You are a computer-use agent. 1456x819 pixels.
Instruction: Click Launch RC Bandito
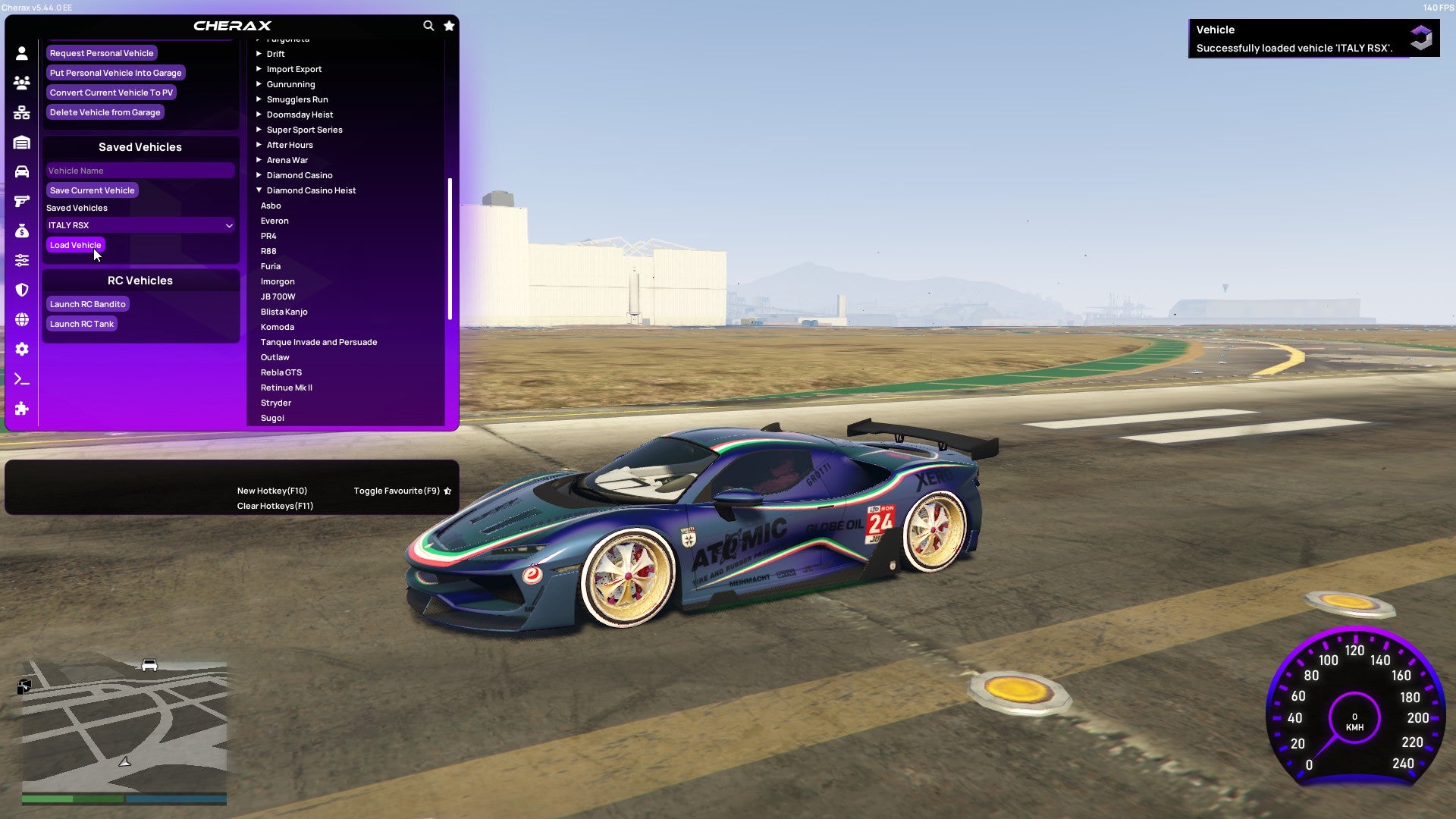pyautogui.click(x=88, y=303)
